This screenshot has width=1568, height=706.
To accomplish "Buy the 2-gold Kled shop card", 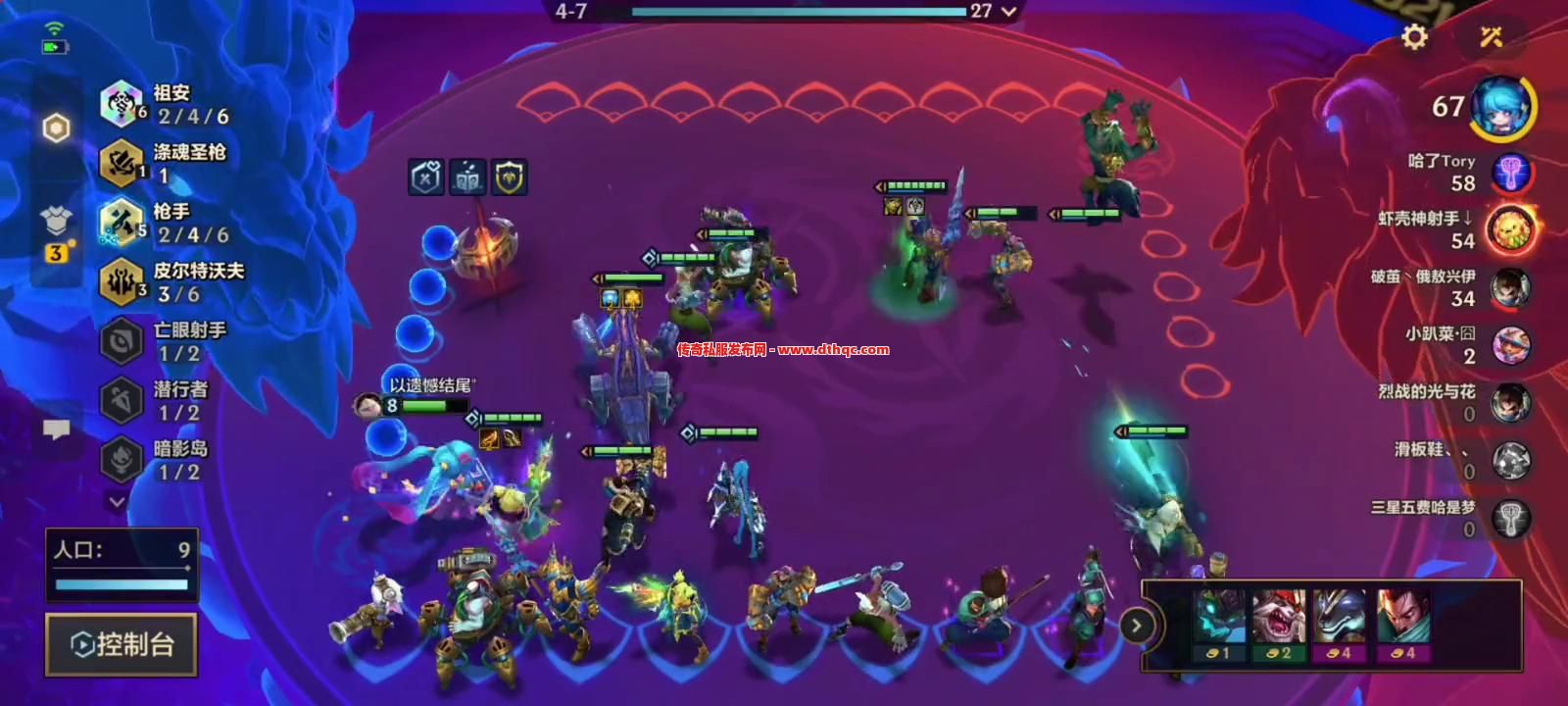I will coord(1279,625).
